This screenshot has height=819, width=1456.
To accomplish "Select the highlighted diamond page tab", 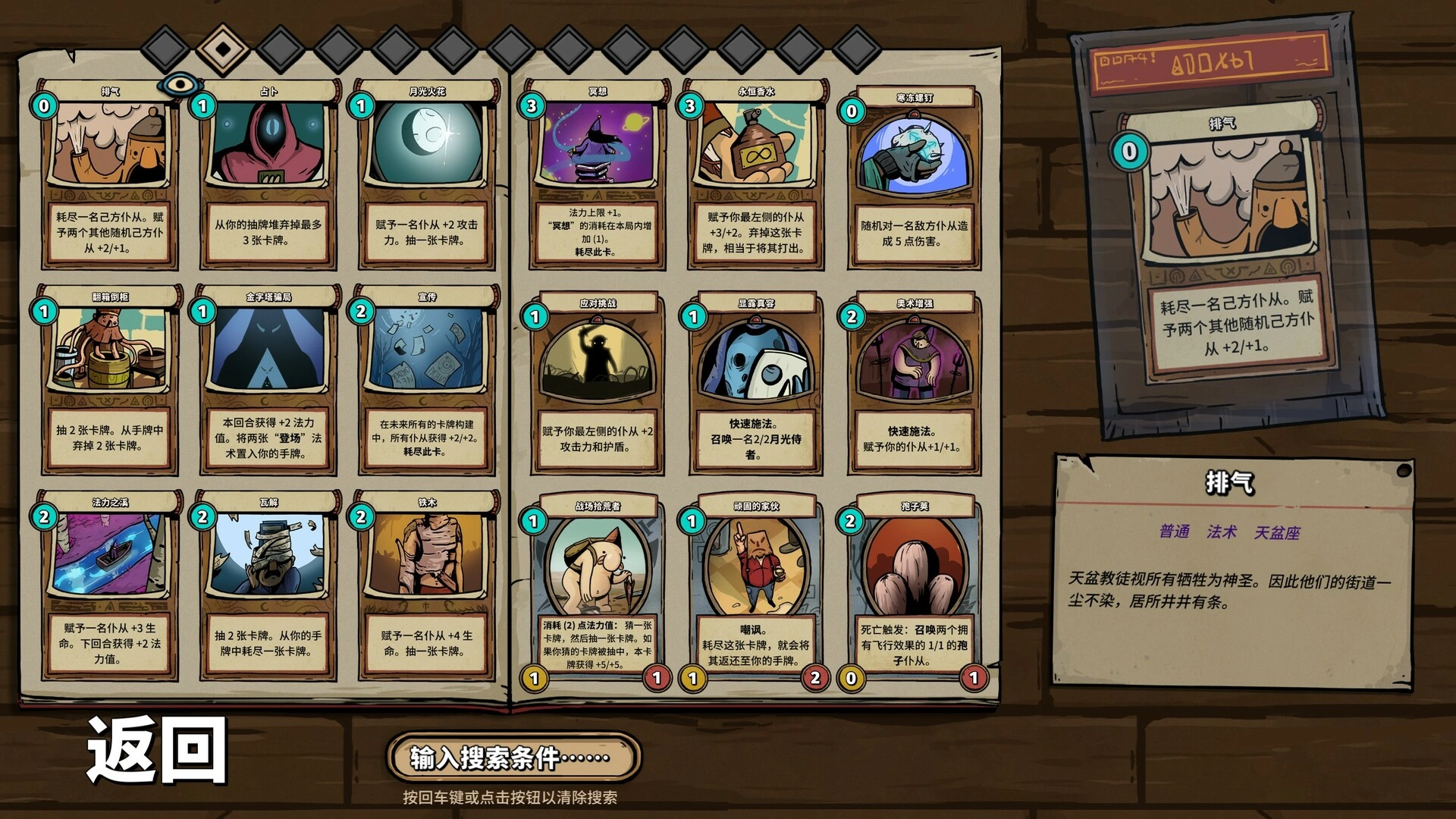I will click(x=223, y=49).
